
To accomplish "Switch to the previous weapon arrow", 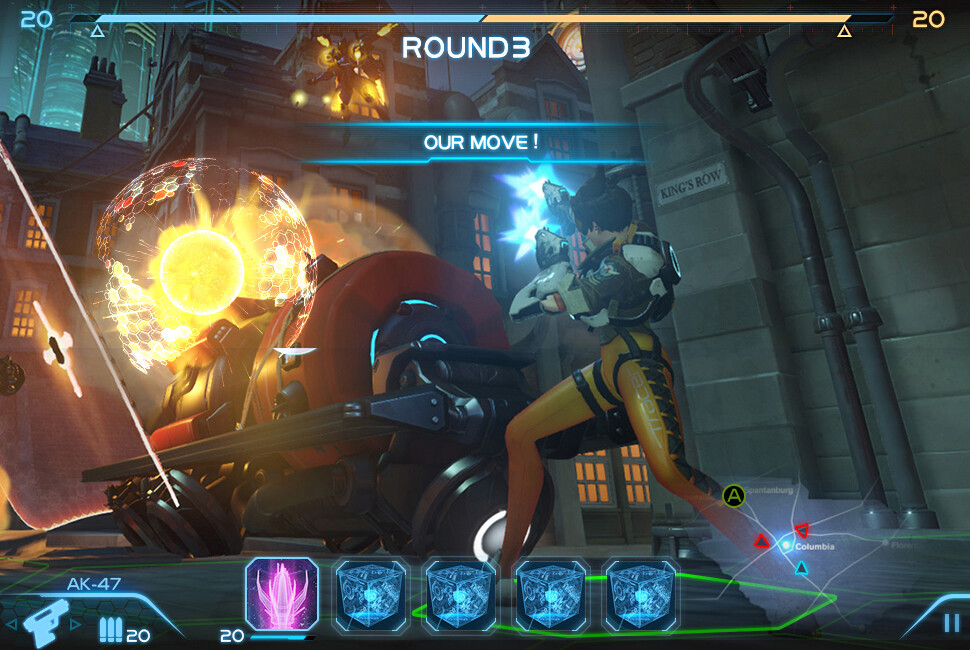I will tap(11, 625).
